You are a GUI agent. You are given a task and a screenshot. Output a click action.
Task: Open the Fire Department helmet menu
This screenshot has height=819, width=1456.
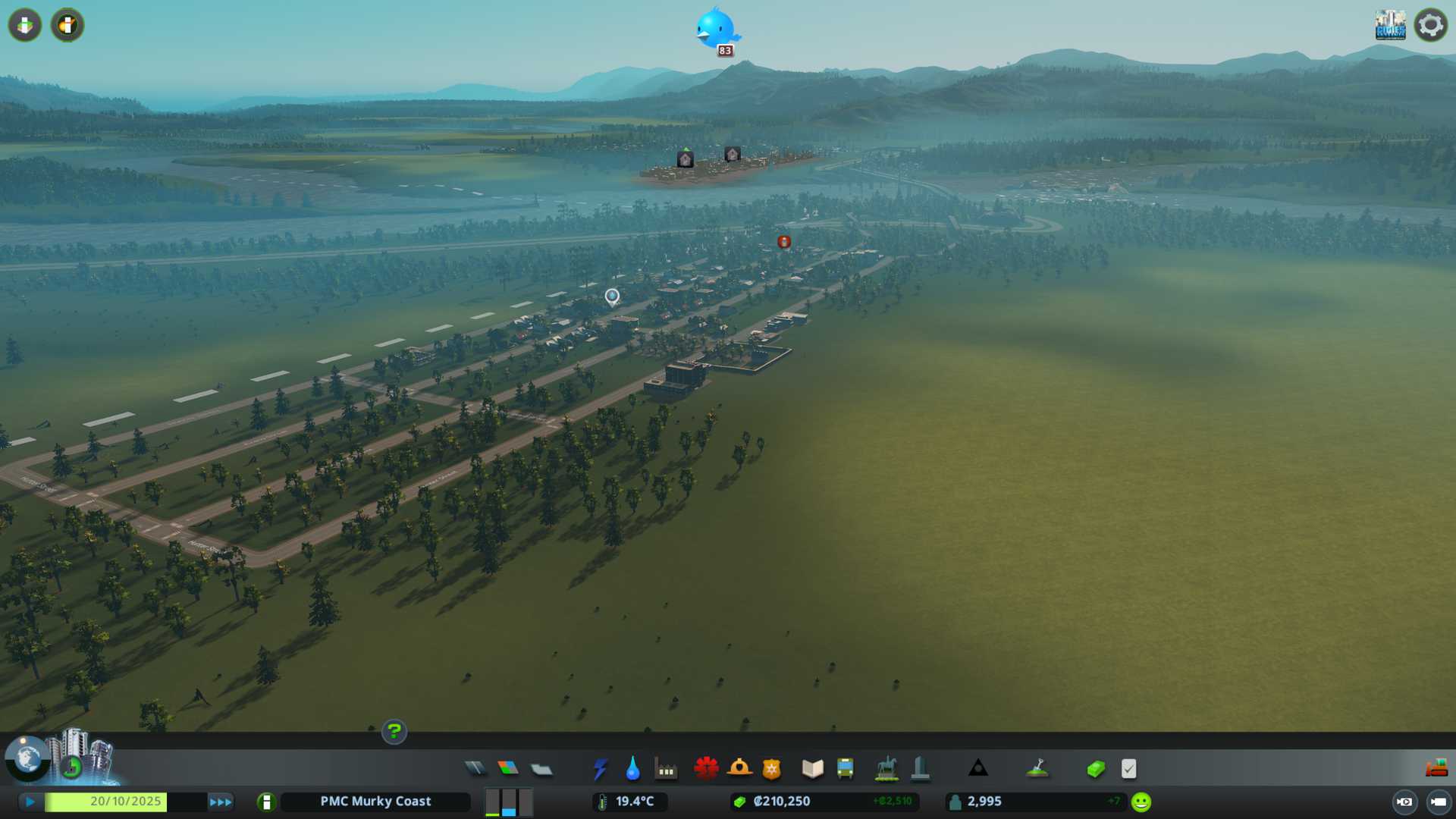click(x=739, y=769)
